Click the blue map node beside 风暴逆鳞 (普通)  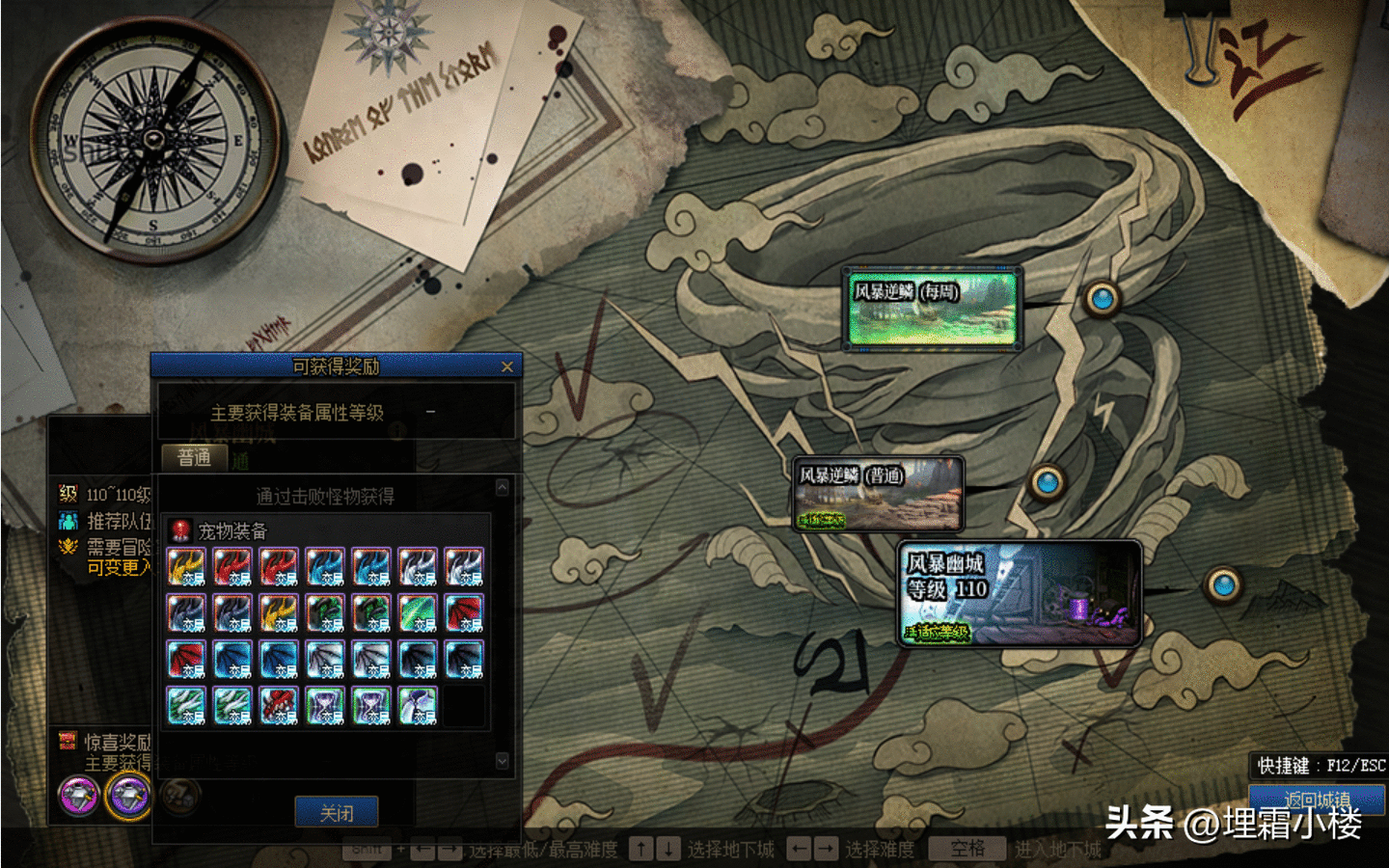[x=1047, y=479]
